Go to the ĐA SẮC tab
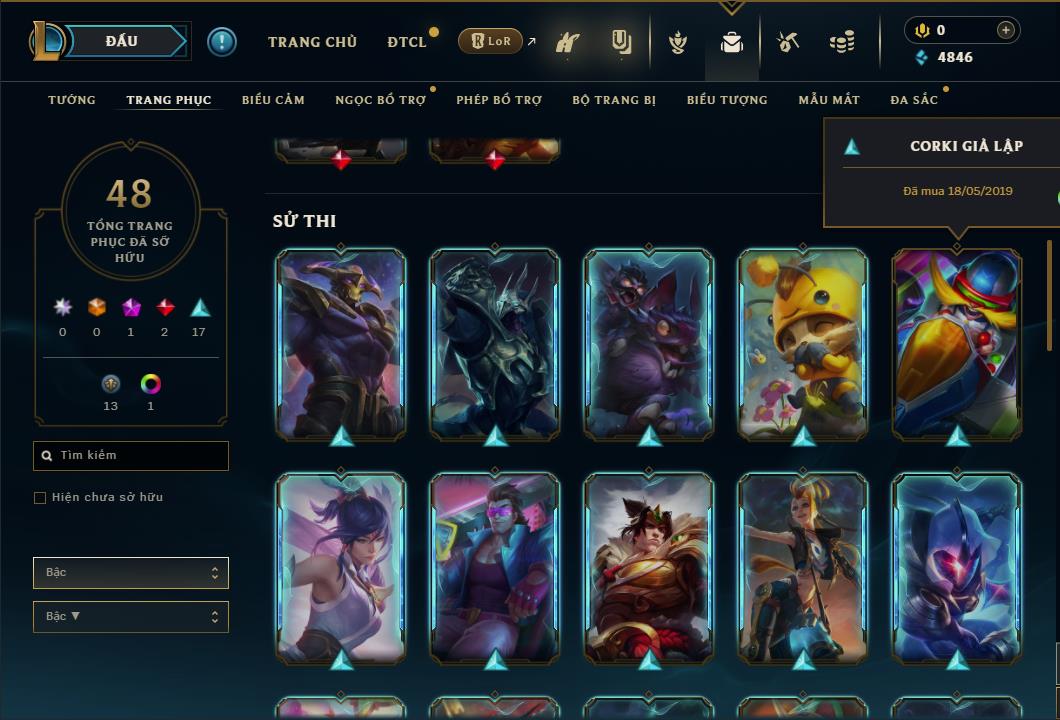Screen dimensions: 1060x720 point(914,100)
